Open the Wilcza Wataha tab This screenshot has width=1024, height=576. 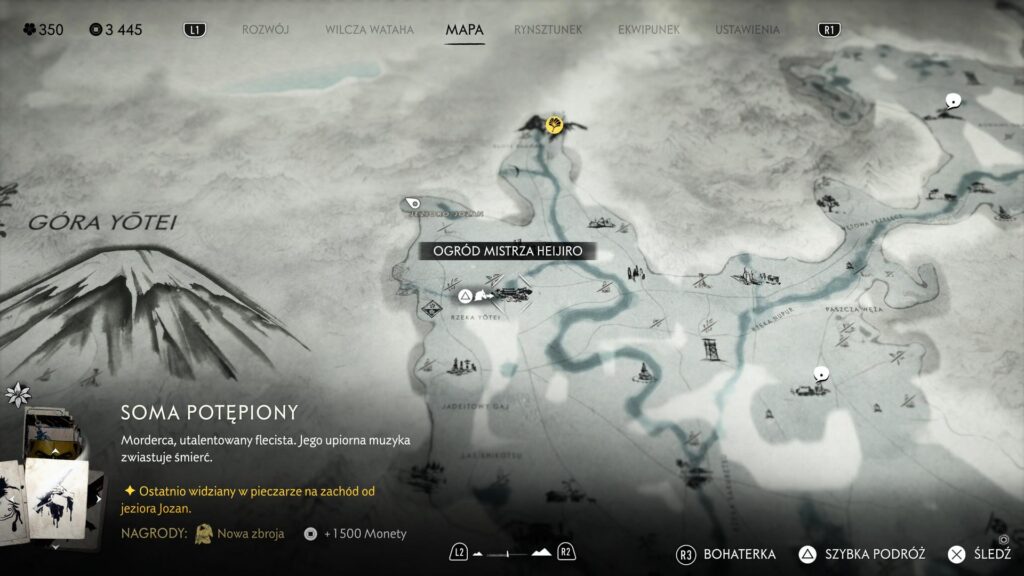(369, 30)
